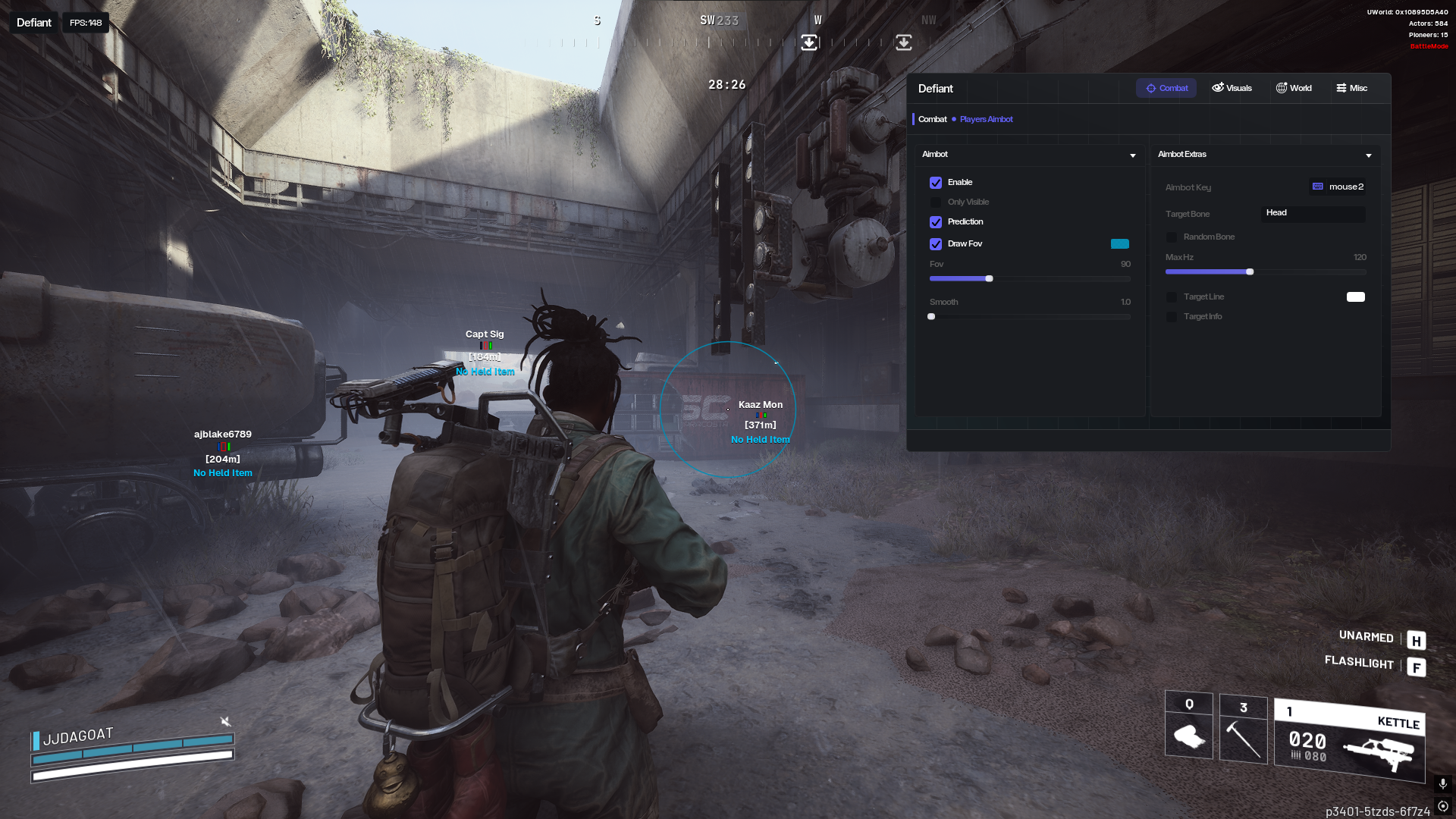Select the Kettle weapon slot

[x=1349, y=741]
